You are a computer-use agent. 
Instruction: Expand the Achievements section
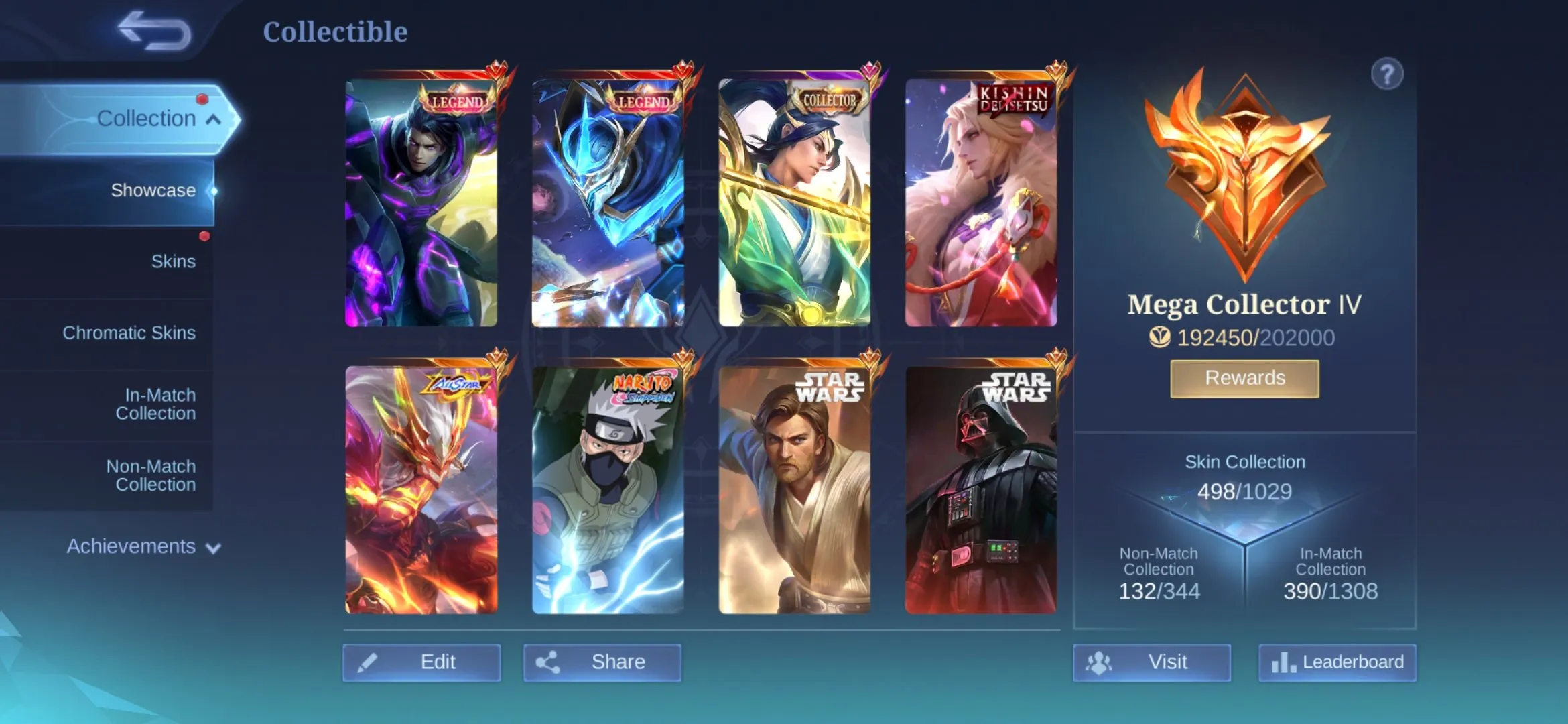point(212,547)
